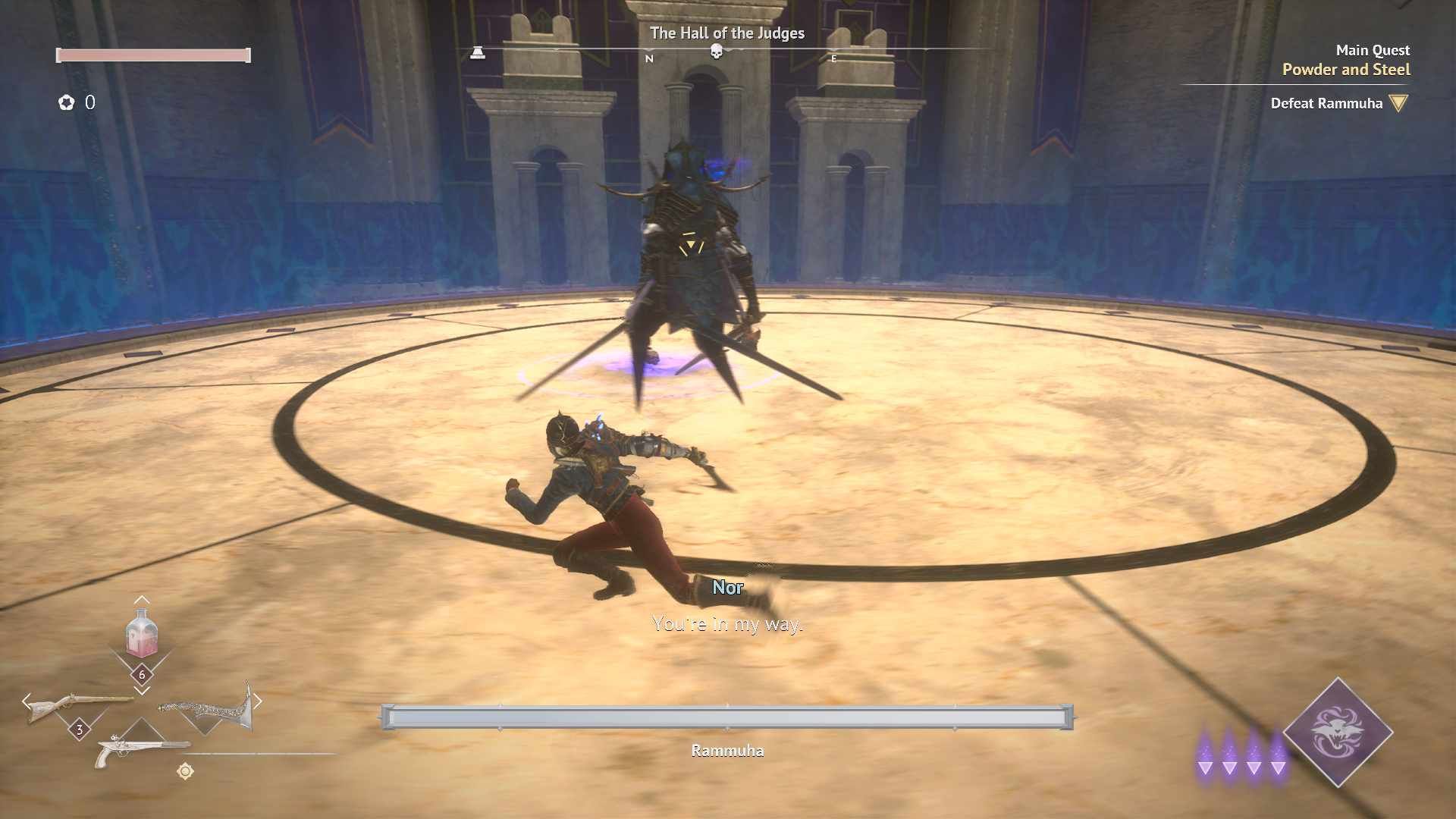The height and width of the screenshot is (819, 1456).
Task: Toggle the ammo count diamond showing 3
Action: (80, 730)
